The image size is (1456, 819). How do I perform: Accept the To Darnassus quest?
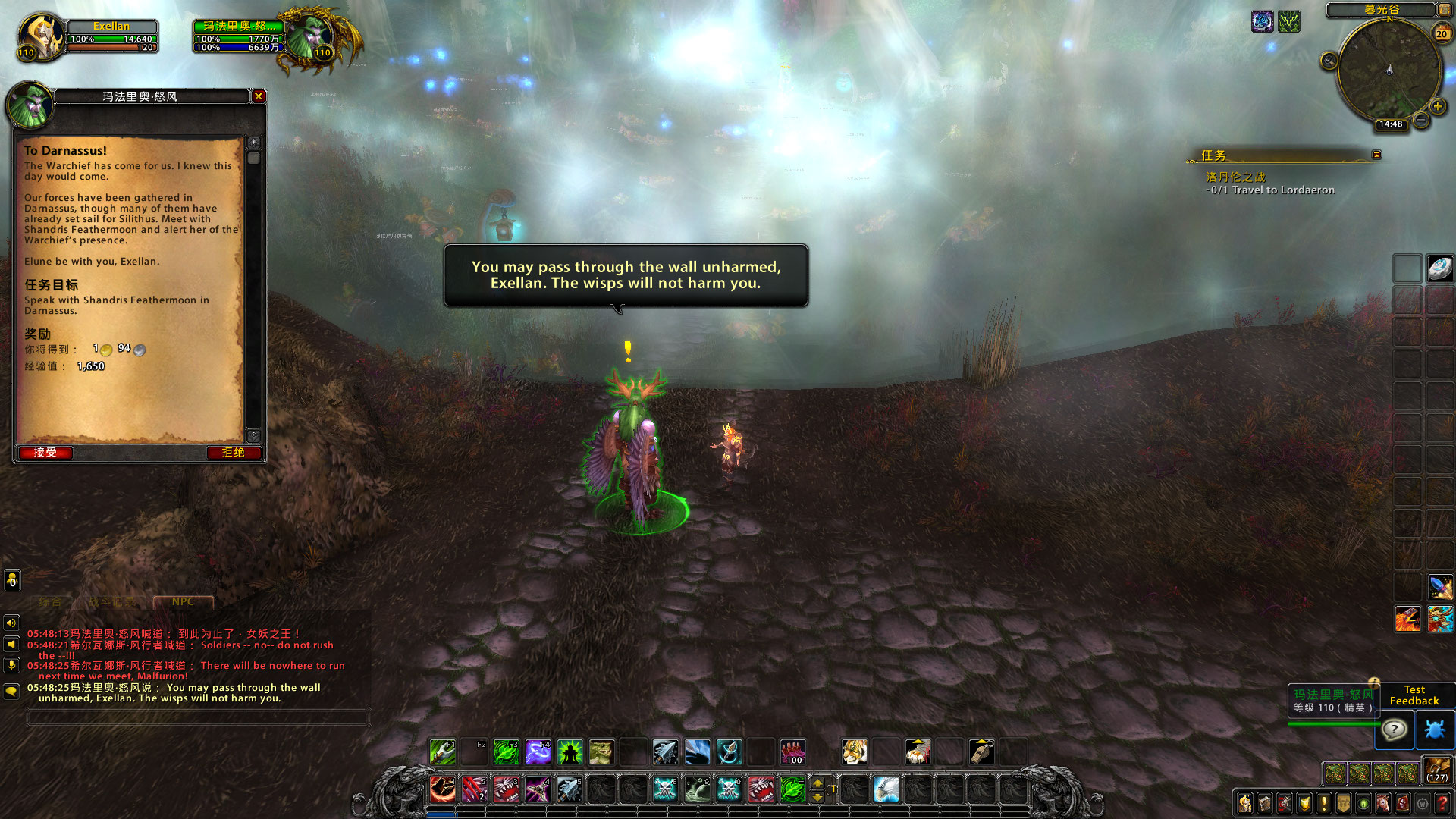(x=45, y=453)
